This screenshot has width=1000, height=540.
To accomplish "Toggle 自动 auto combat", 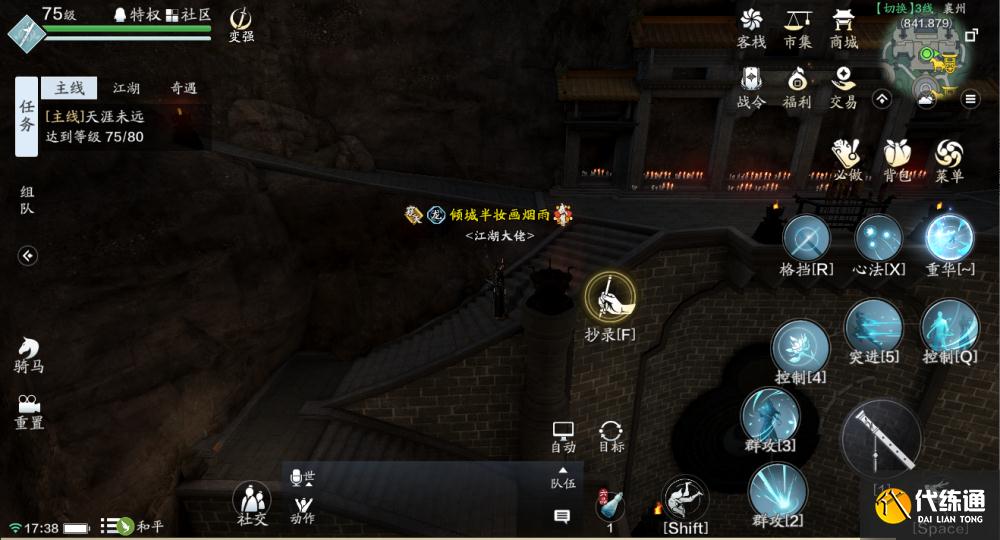I will 563,434.
